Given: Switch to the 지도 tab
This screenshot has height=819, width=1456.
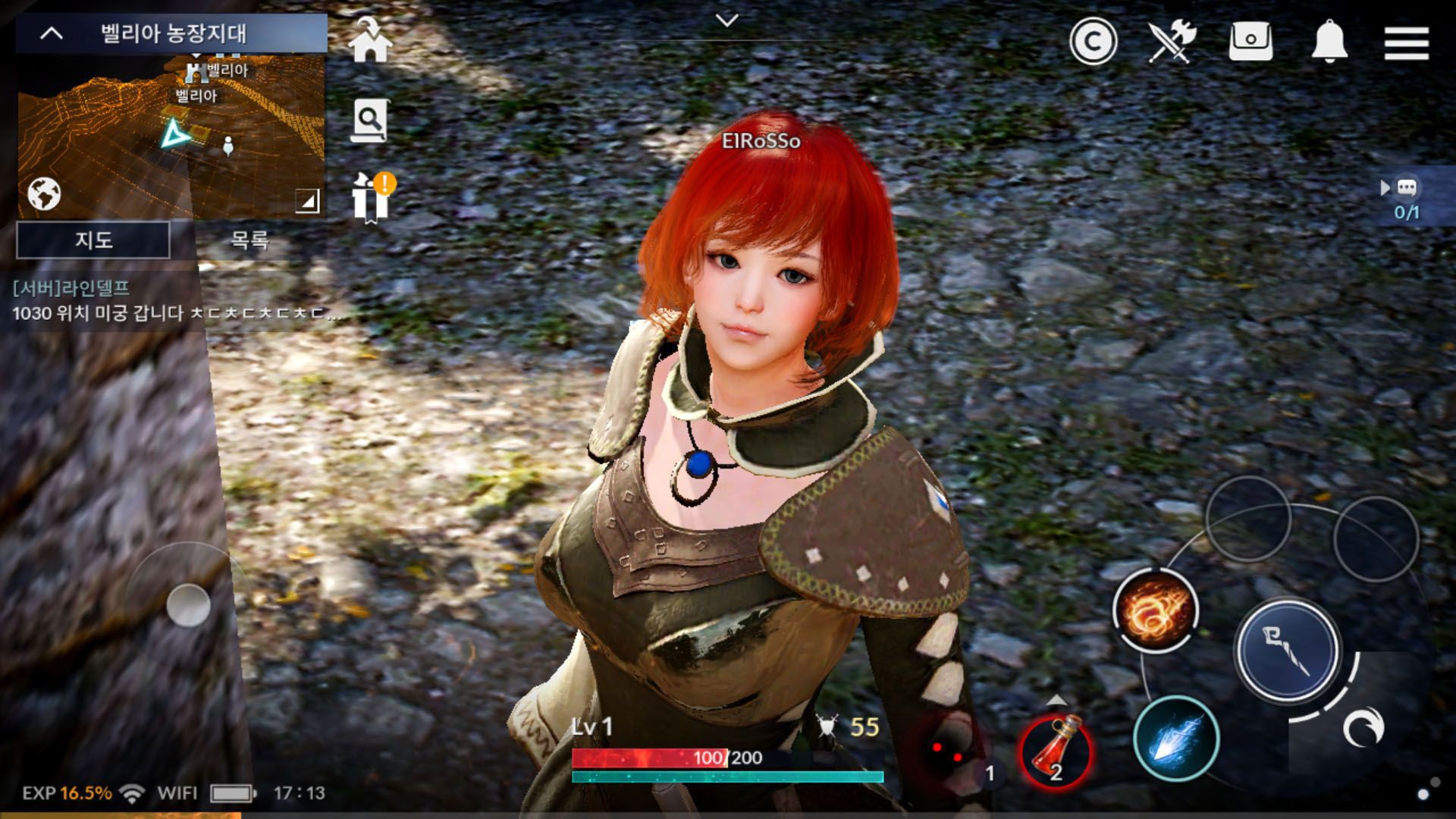Looking at the screenshot, I should coord(93,240).
